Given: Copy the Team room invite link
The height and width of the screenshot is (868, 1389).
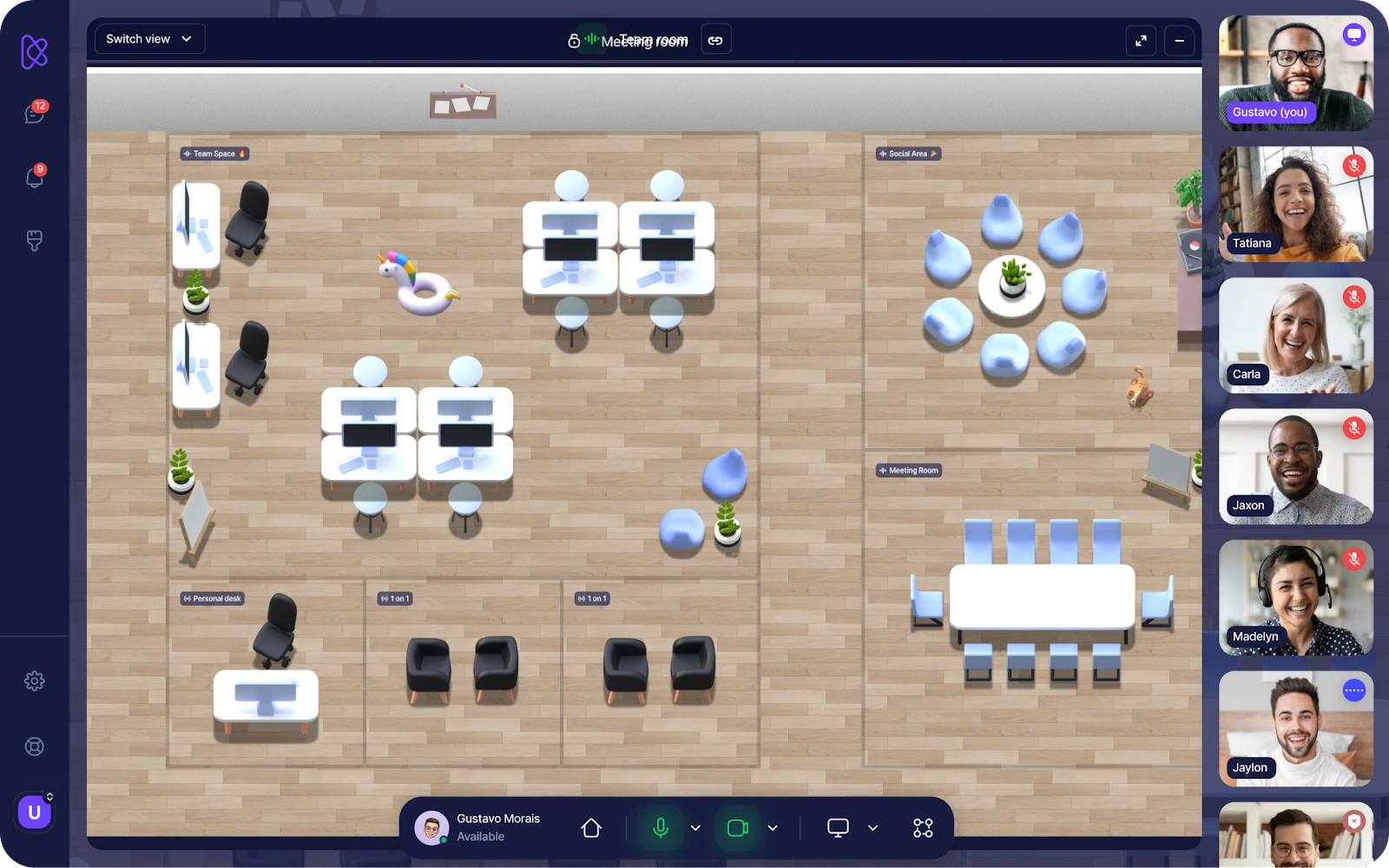Looking at the screenshot, I should pyautogui.click(x=716, y=39).
